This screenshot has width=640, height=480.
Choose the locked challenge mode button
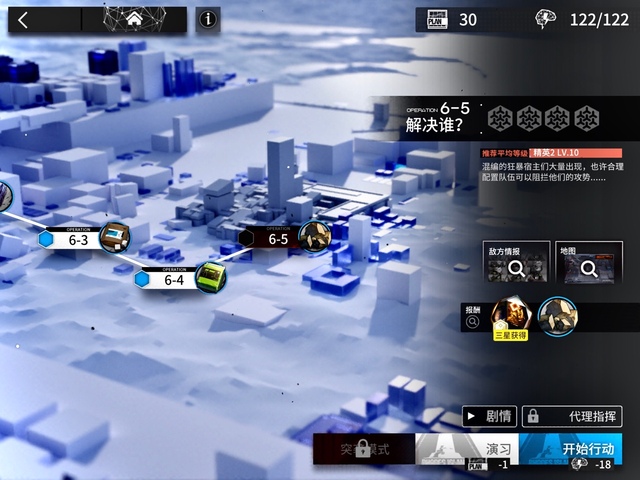coord(362,450)
